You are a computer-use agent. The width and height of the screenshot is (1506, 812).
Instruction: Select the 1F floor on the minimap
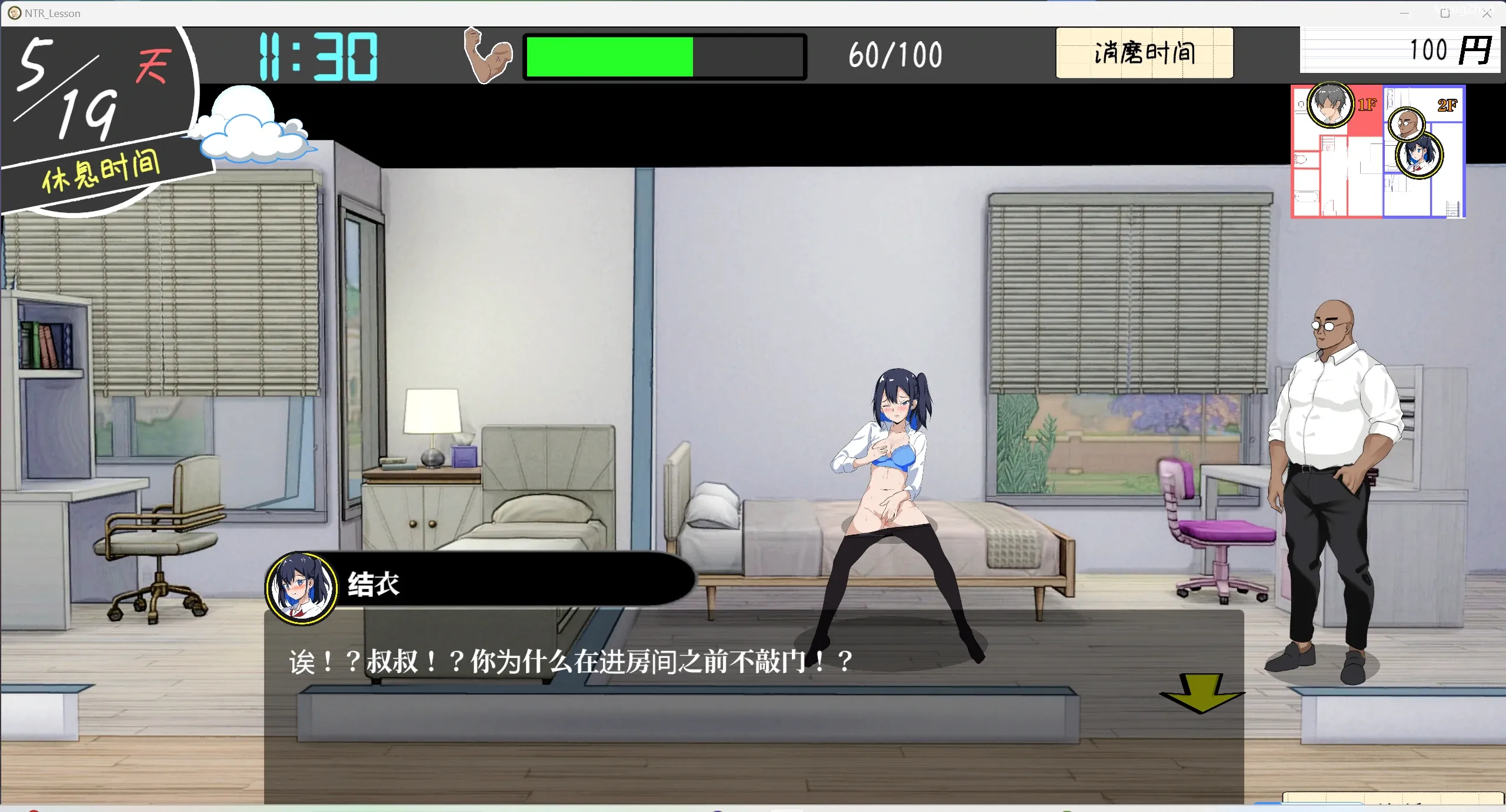tap(1367, 105)
